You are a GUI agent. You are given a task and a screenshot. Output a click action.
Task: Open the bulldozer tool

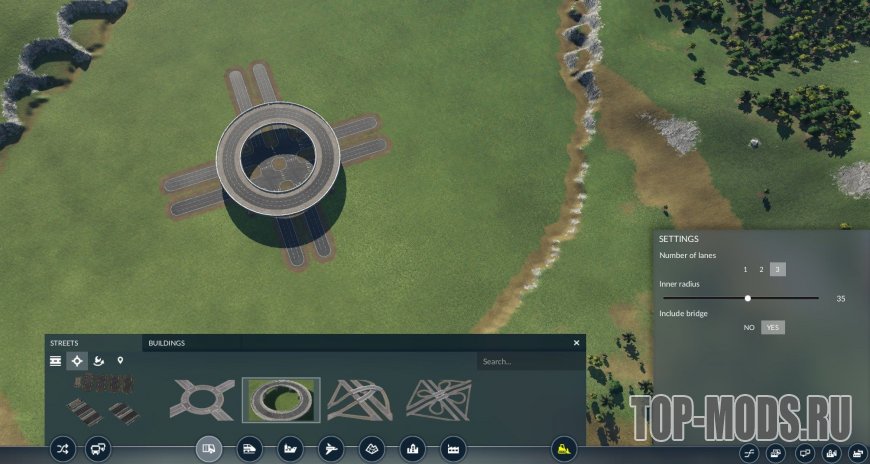(x=564, y=449)
